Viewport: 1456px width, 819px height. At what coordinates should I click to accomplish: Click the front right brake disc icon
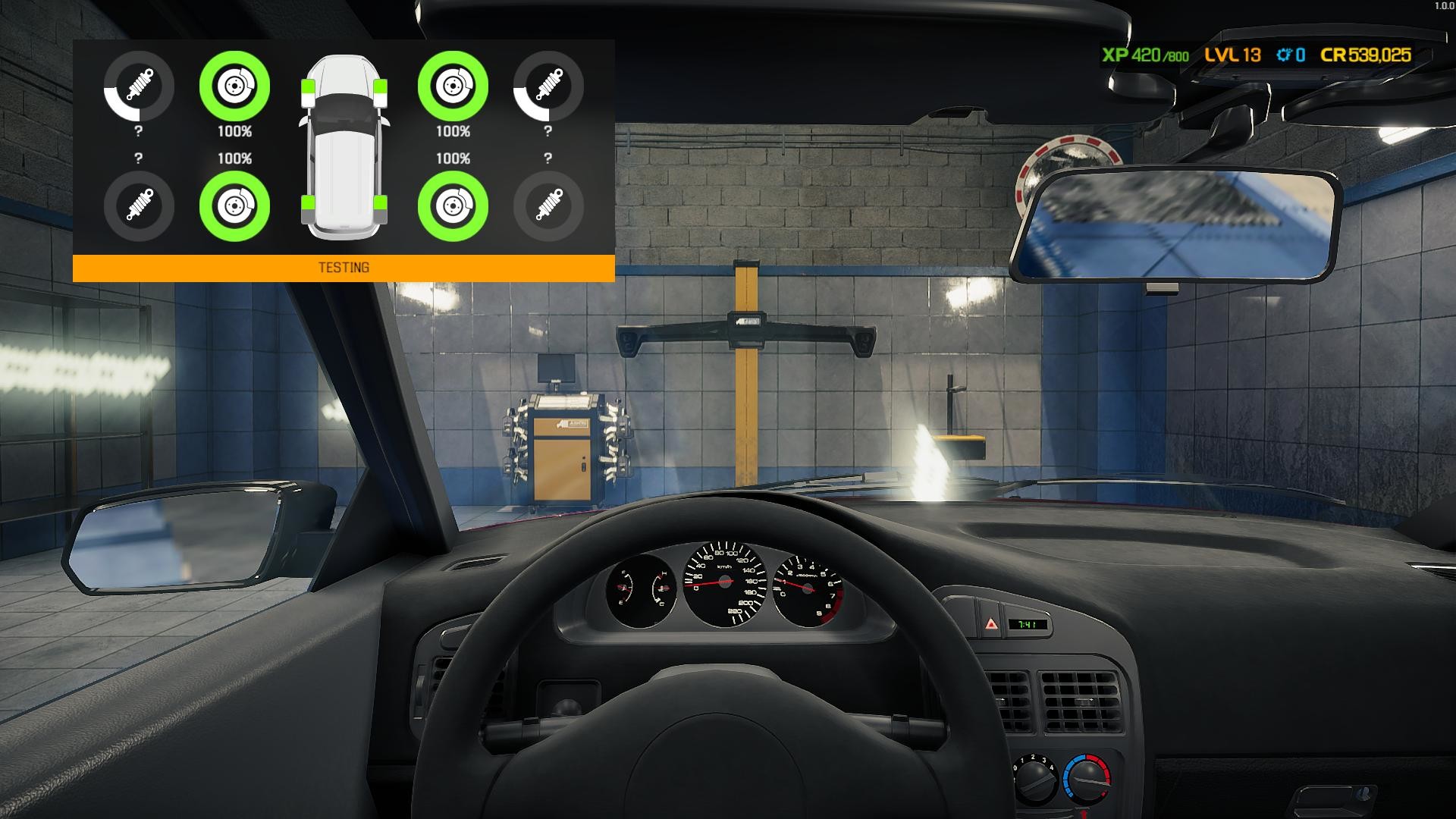tap(451, 87)
